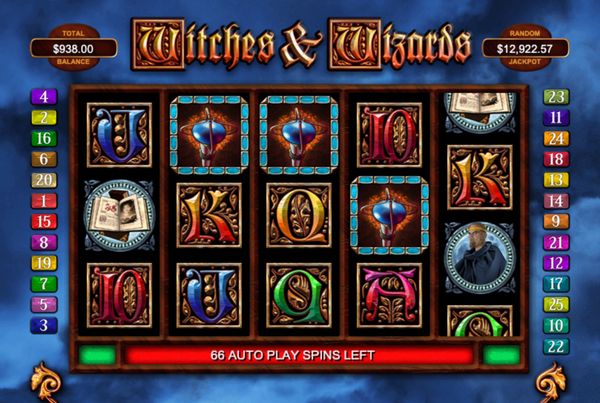Show payline 24 marker
Image resolution: width=600 pixels, height=403 pixels.
pyautogui.click(x=556, y=138)
